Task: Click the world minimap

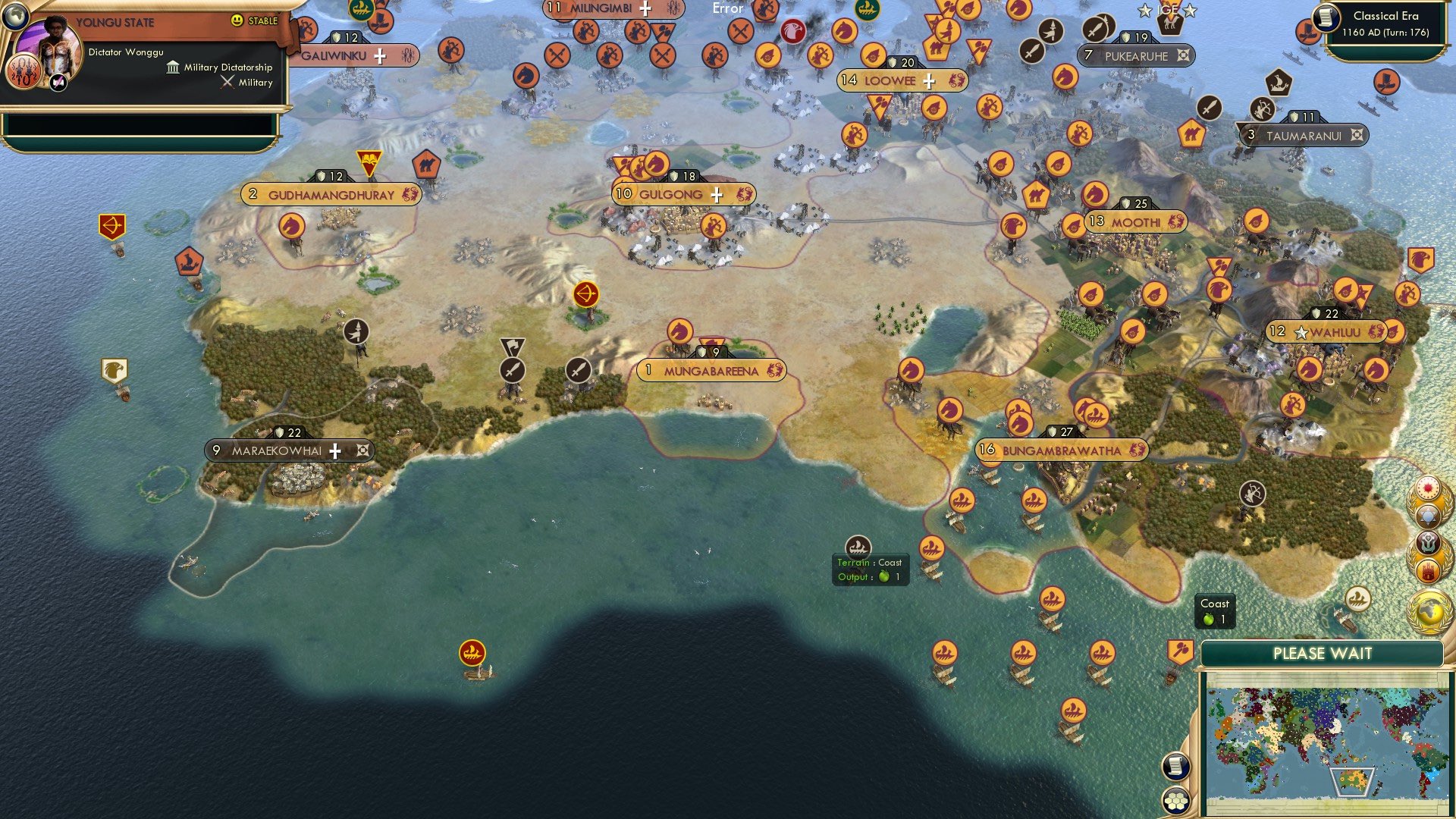Action: tap(1325, 741)
